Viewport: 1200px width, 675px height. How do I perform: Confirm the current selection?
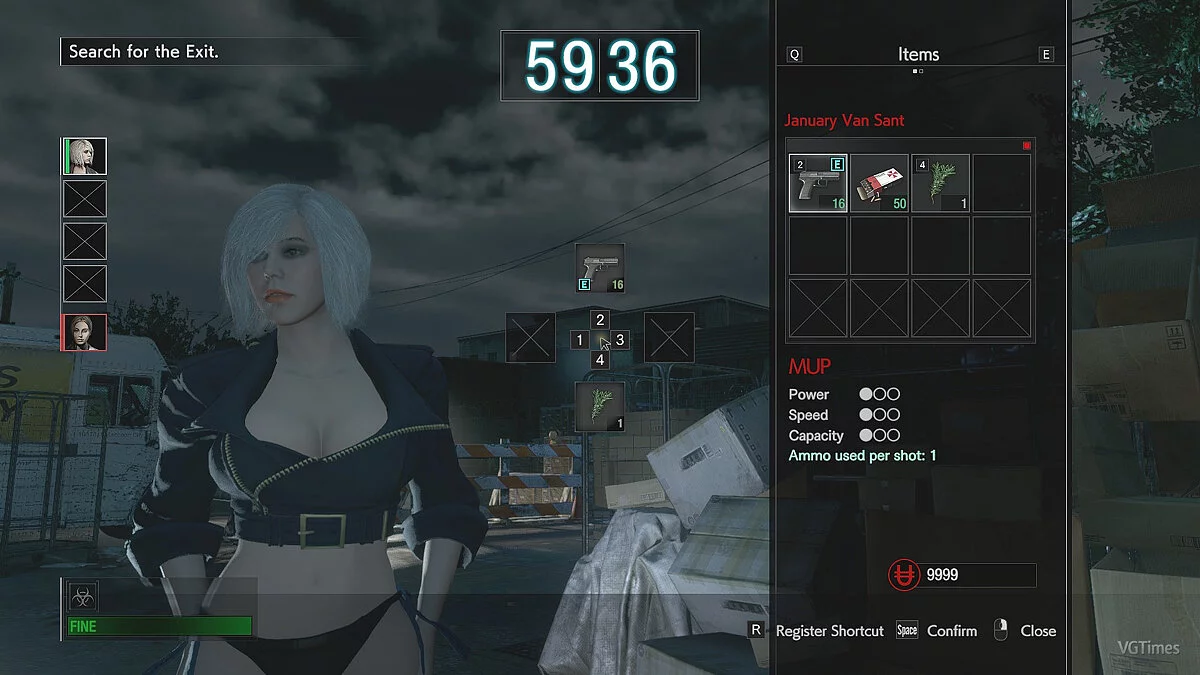click(951, 631)
